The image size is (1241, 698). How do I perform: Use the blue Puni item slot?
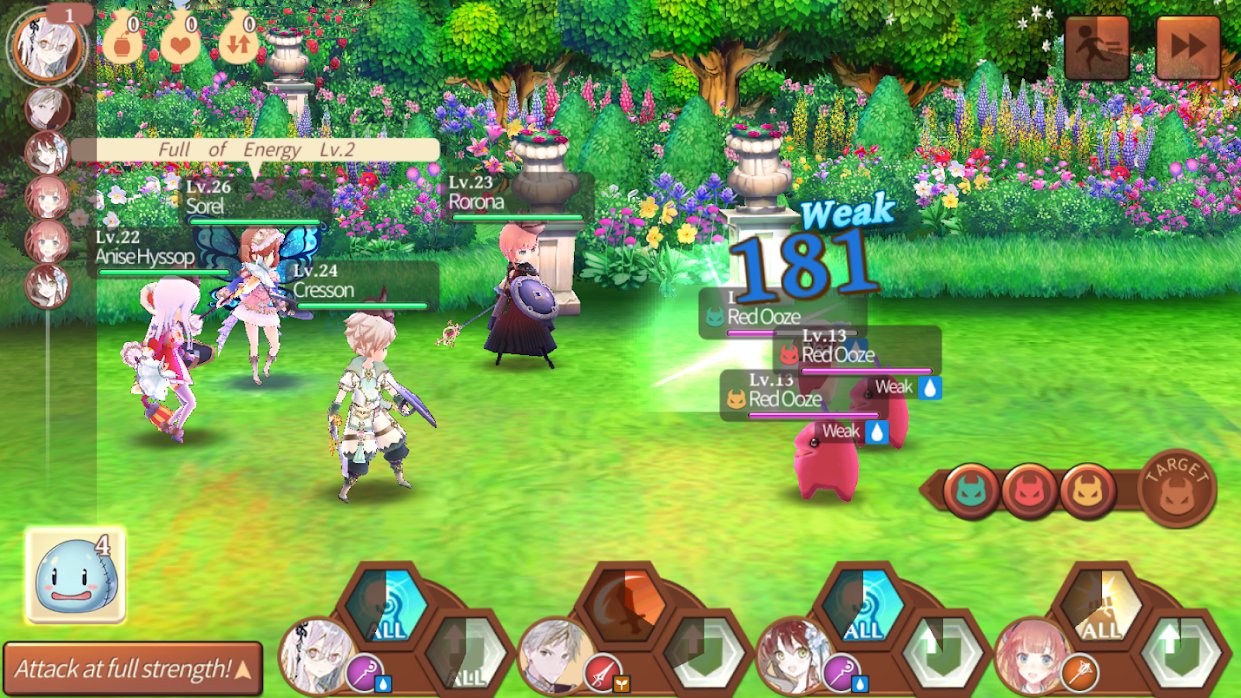click(x=74, y=574)
